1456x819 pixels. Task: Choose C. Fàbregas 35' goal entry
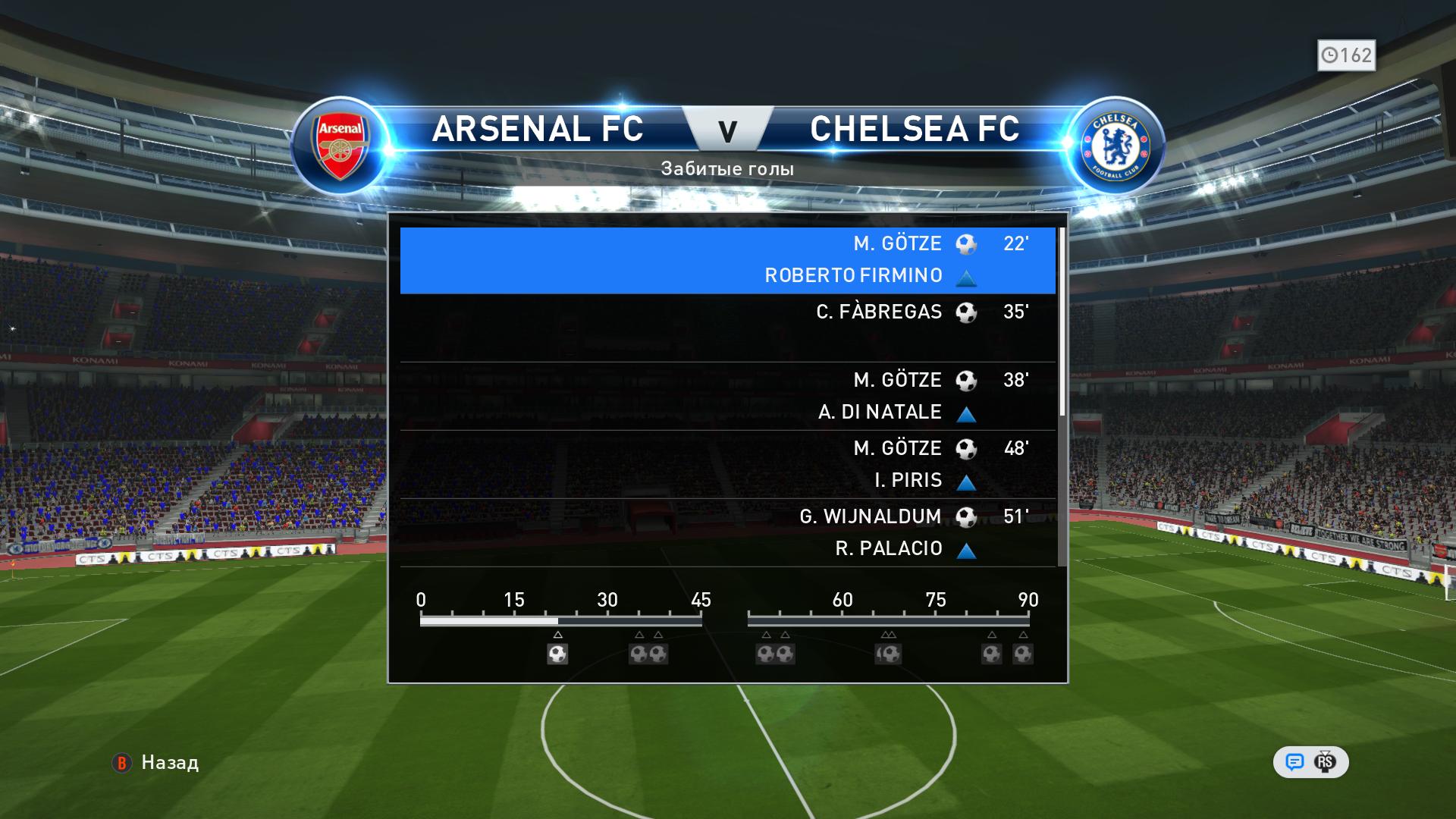(726, 328)
